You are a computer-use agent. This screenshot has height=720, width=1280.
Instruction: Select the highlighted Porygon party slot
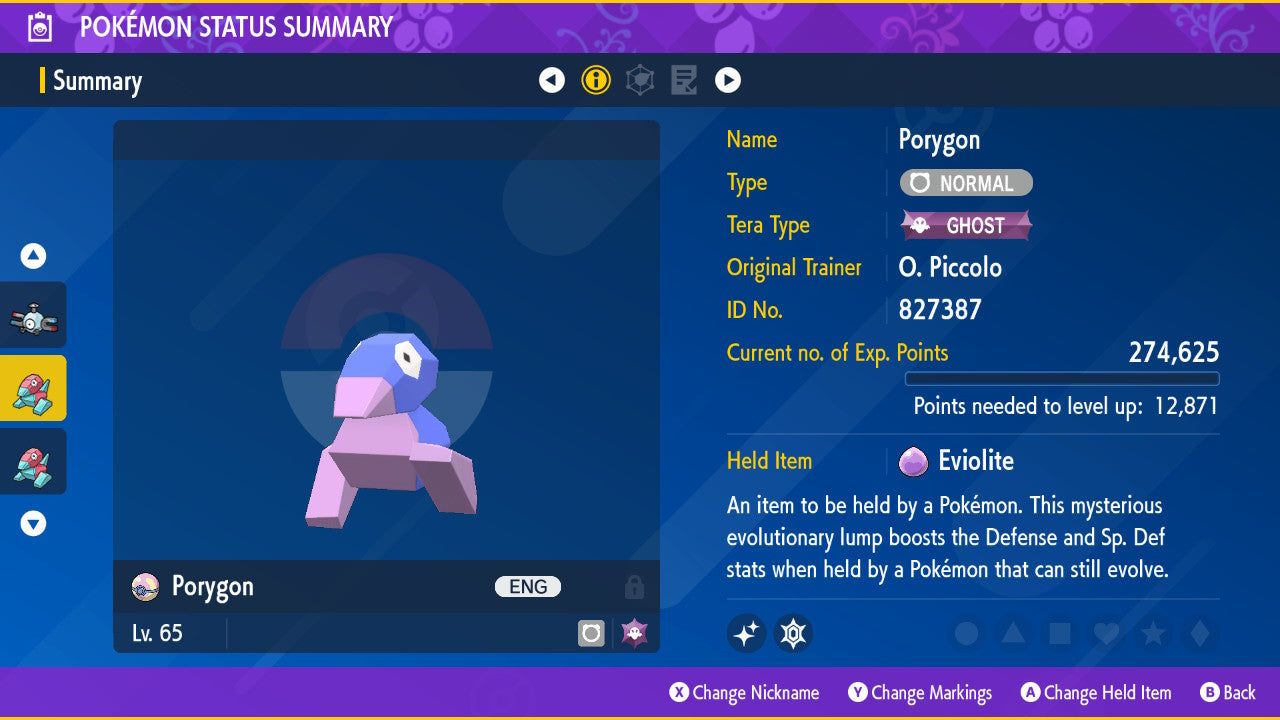tap(34, 388)
